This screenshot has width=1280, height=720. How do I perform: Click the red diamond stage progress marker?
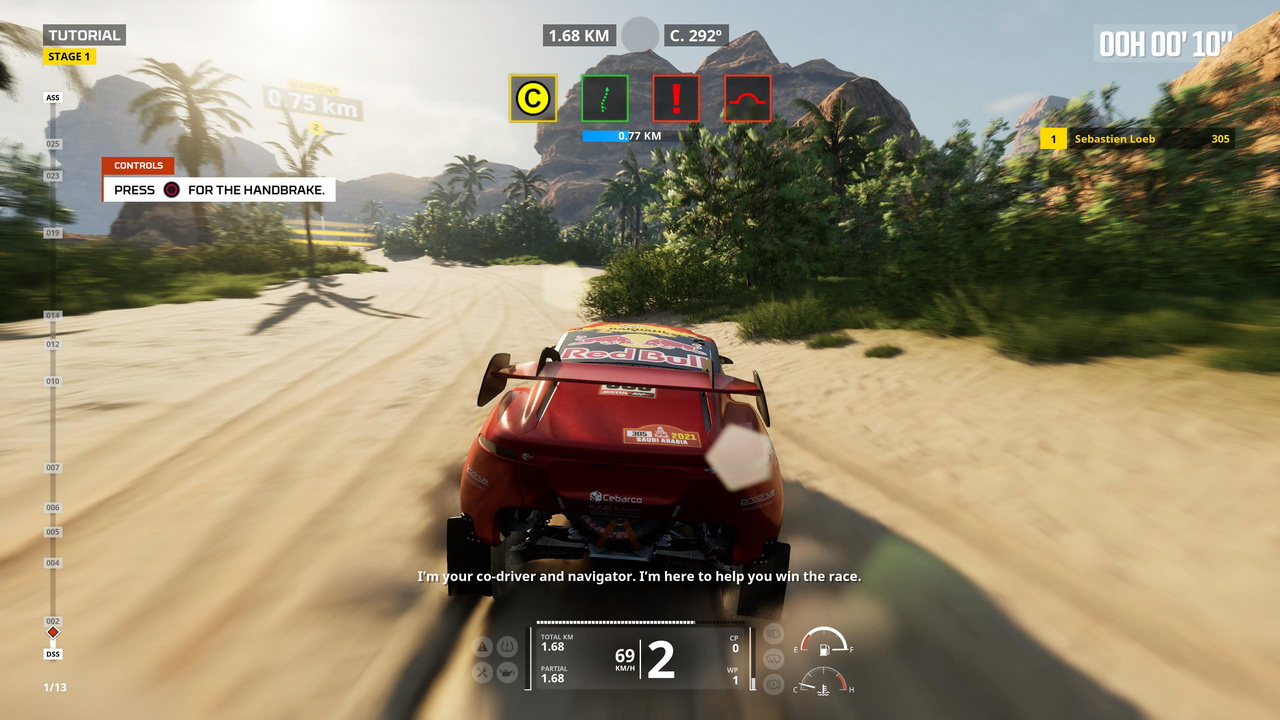pos(53,632)
